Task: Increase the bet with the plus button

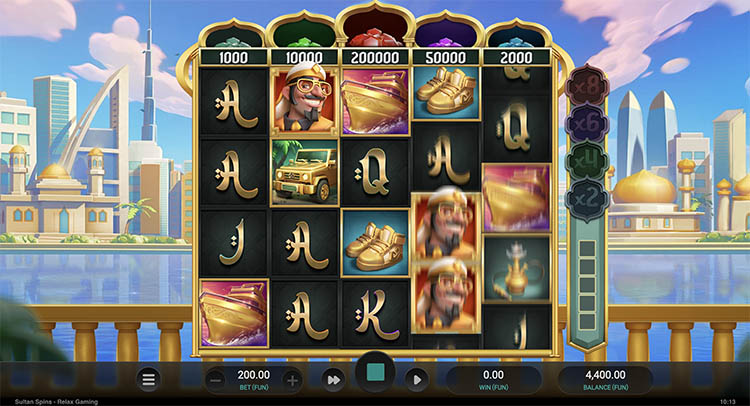Action: tap(292, 380)
